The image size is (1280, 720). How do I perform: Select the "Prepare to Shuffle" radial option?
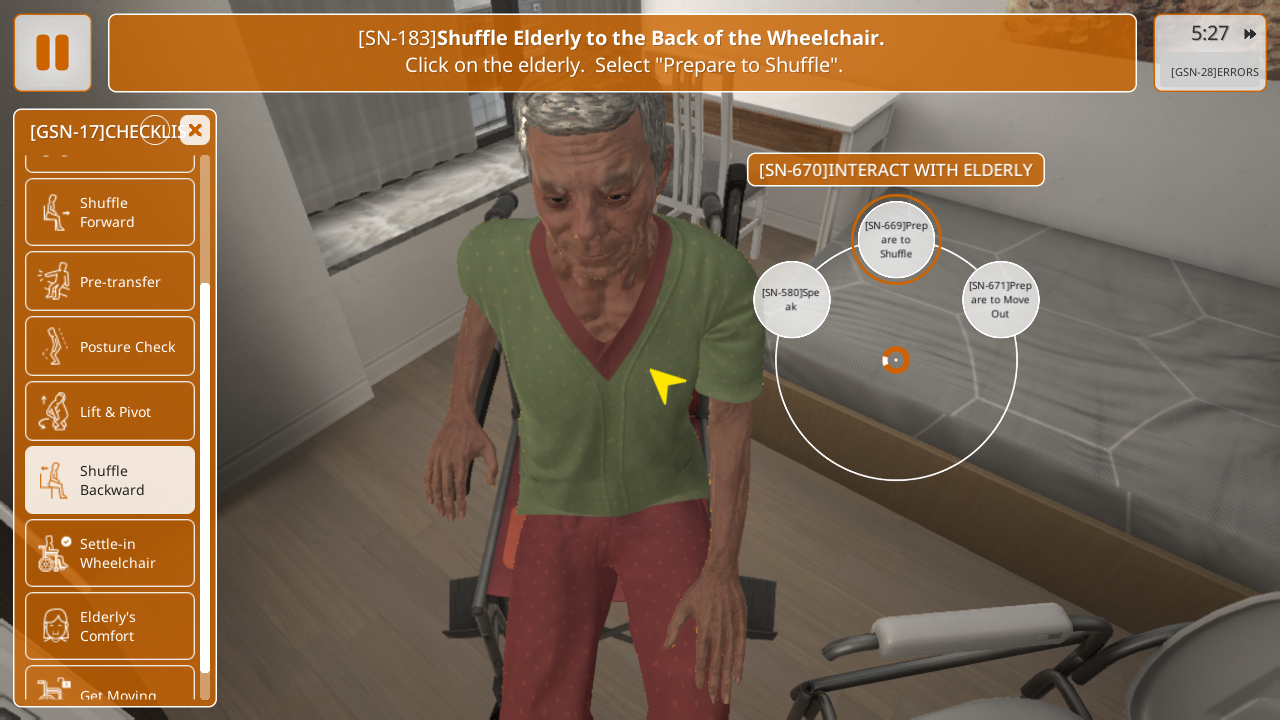coord(896,240)
